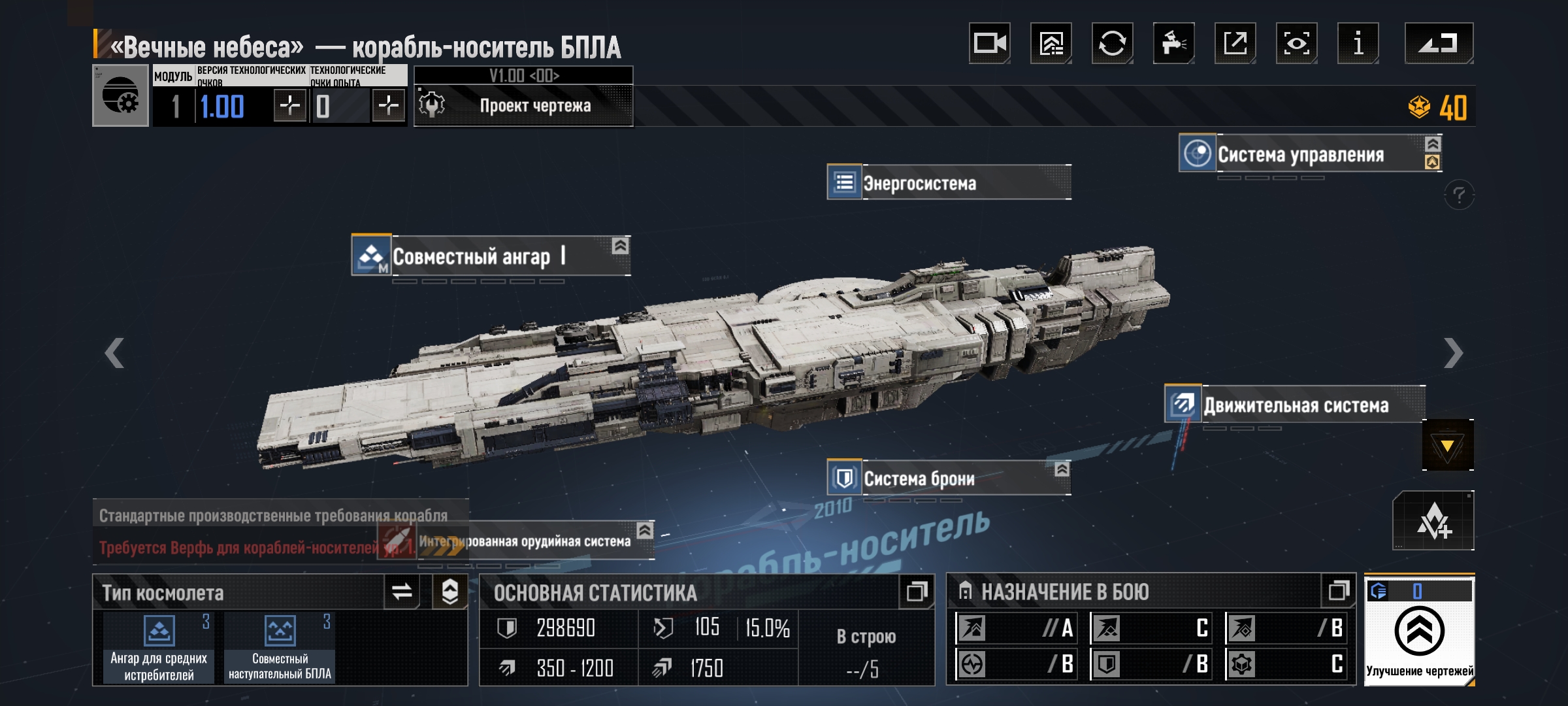Open Проект чертежа blueprint button
The image size is (1568, 706).
pos(523,105)
